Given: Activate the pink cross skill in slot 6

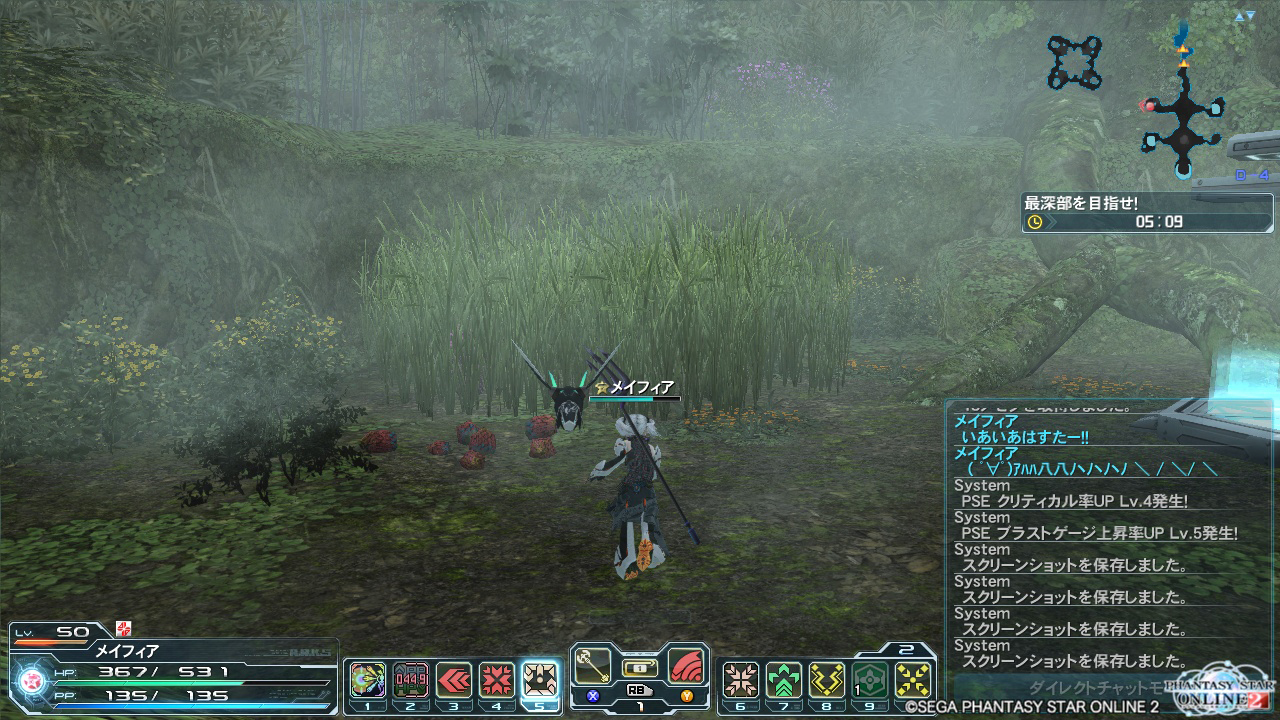Looking at the screenshot, I should [x=740, y=681].
